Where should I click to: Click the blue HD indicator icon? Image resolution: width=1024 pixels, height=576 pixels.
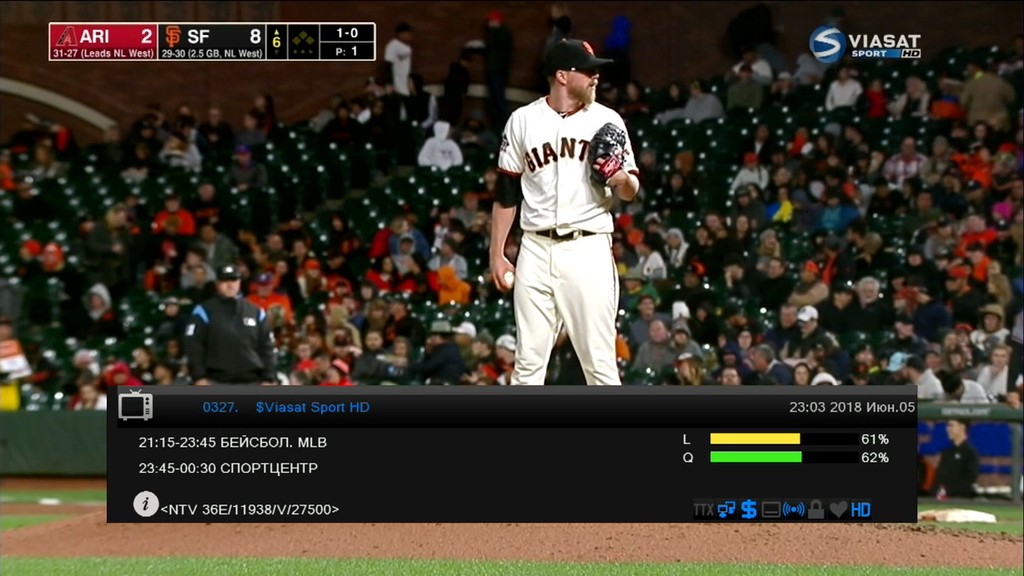[x=861, y=510]
